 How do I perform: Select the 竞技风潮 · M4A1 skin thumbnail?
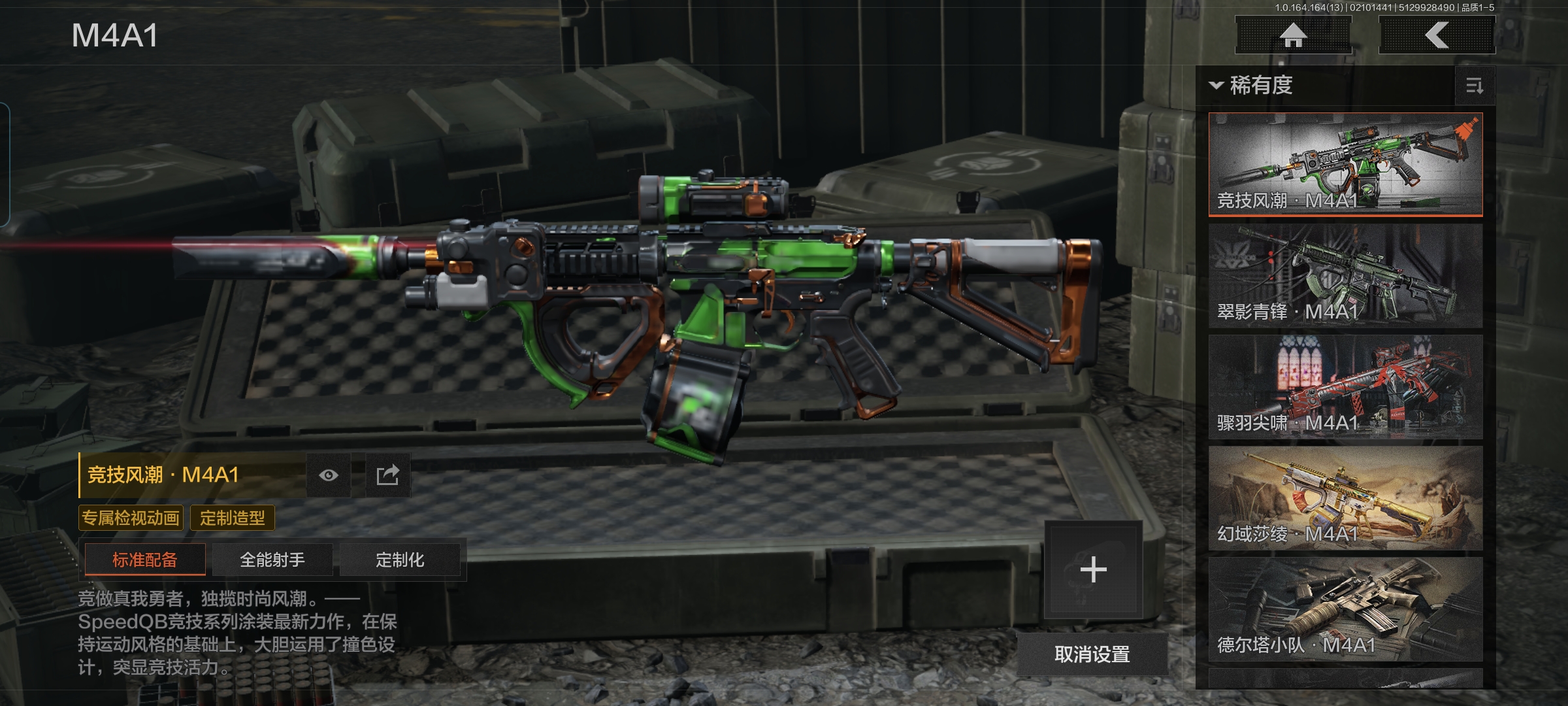tap(1345, 164)
